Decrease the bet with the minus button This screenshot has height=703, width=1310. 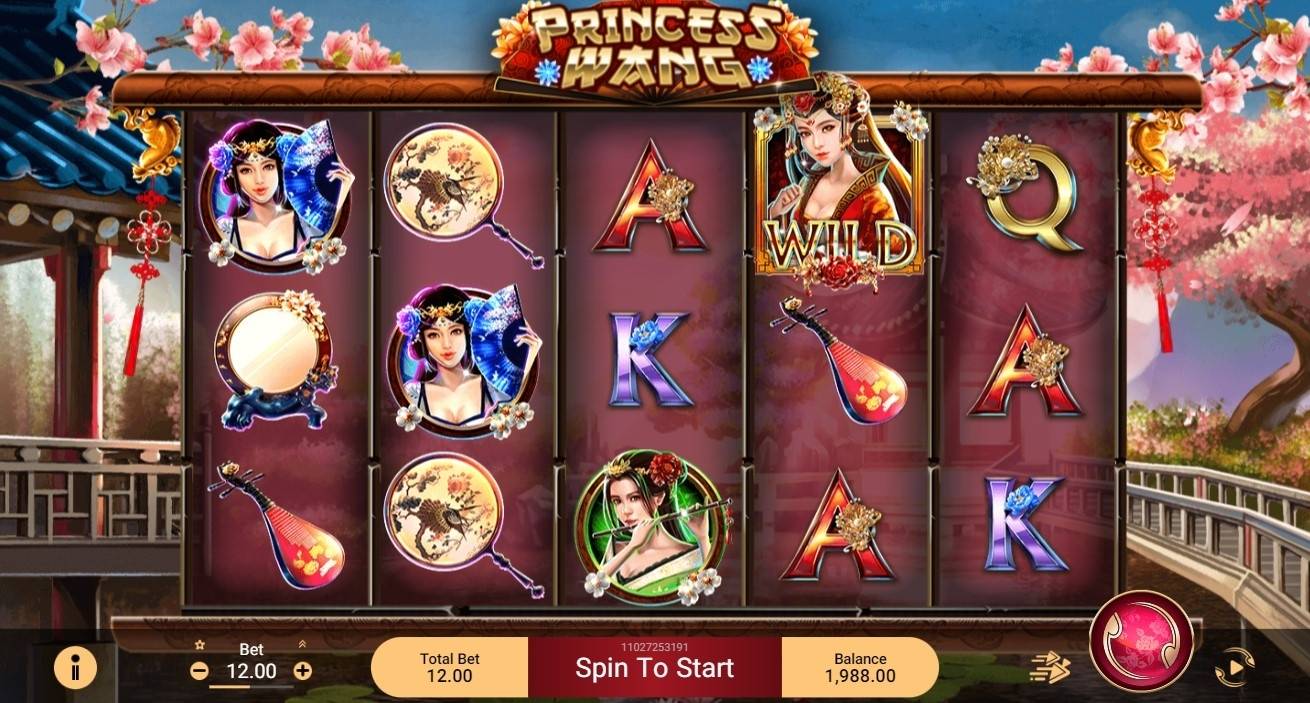199,671
